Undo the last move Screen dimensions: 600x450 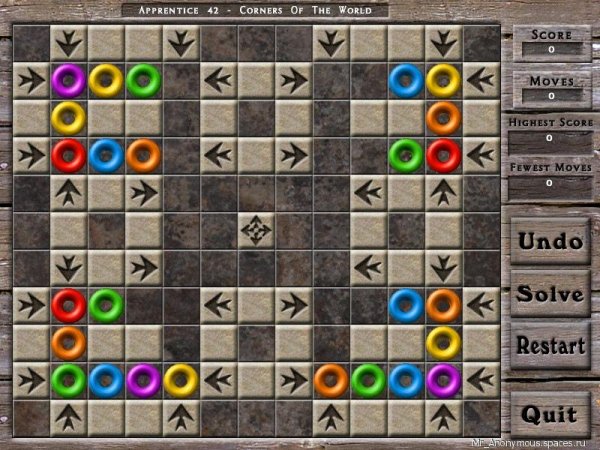549,241
